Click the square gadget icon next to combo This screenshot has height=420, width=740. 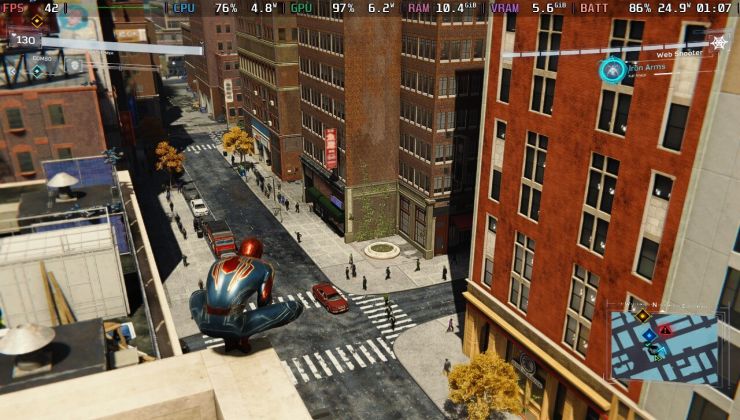(74, 66)
